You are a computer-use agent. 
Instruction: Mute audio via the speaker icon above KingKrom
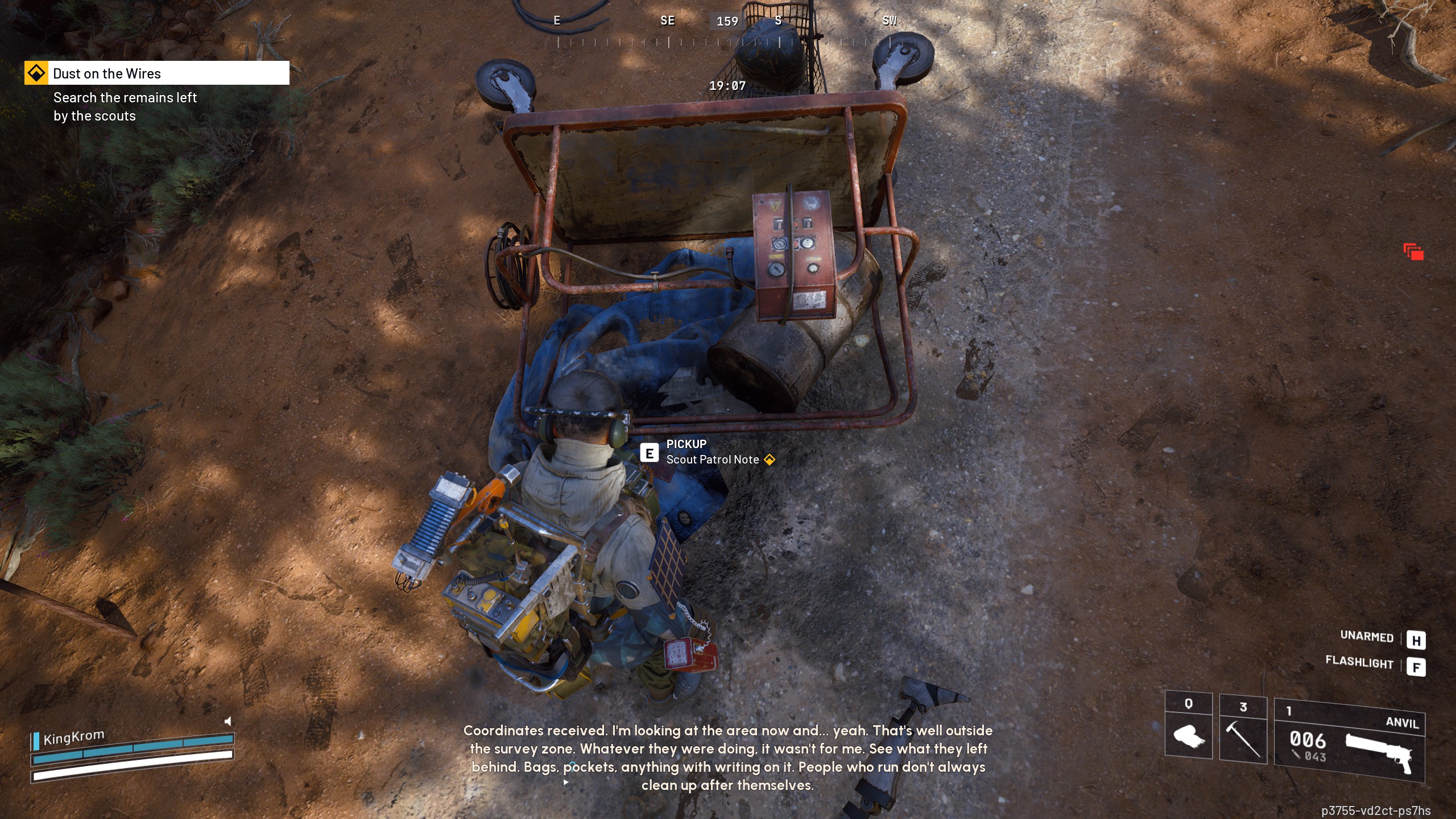(x=227, y=721)
